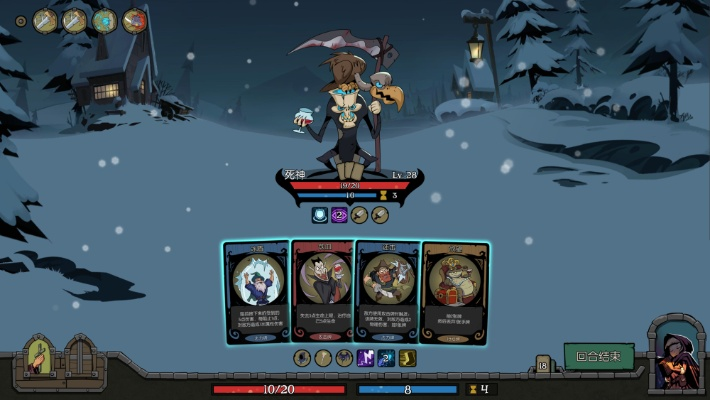This screenshot has height=400, width=710.
Task: Click the bat status icon below the cards
Action: click(x=344, y=357)
